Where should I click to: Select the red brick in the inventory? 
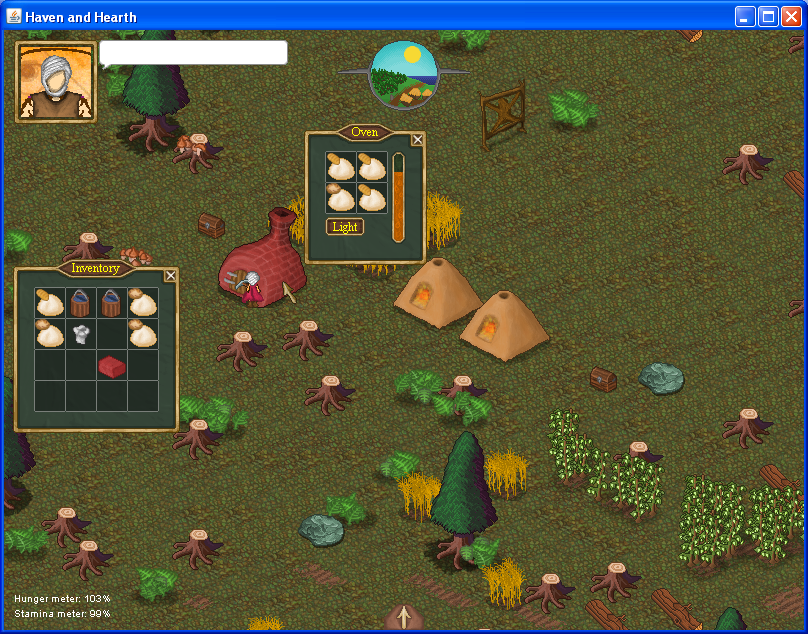tap(112, 367)
